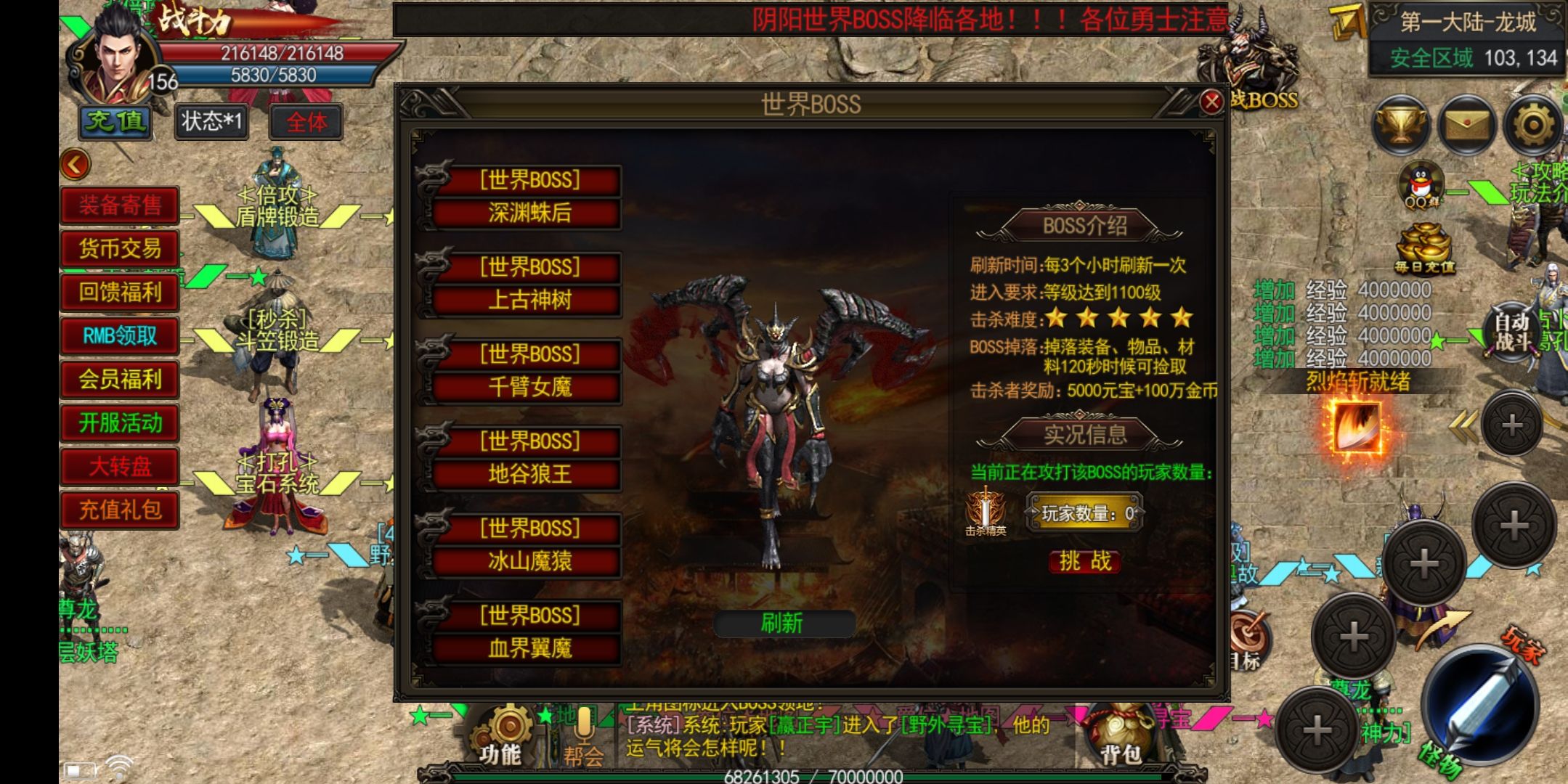
Task: Open the mail envelope icon top right
Action: [1469, 126]
